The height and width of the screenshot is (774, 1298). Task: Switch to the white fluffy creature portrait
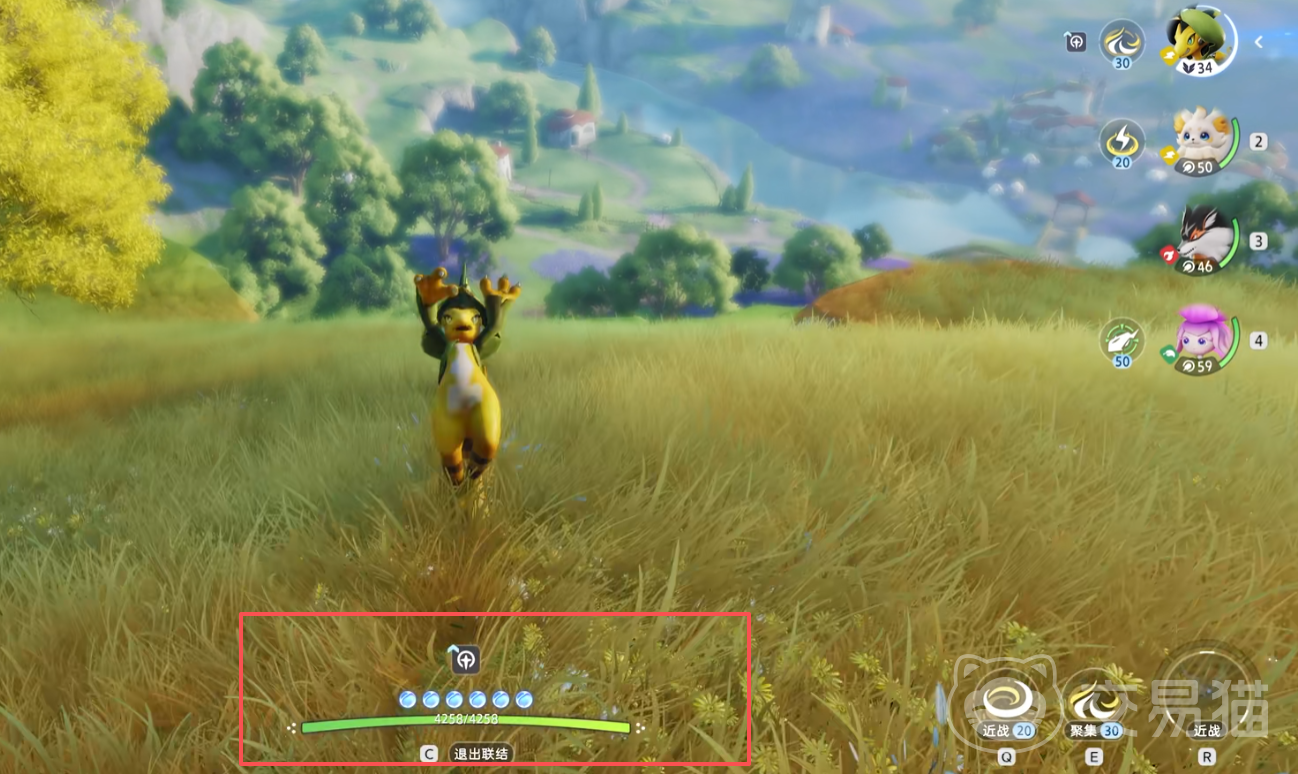(1203, 140)
